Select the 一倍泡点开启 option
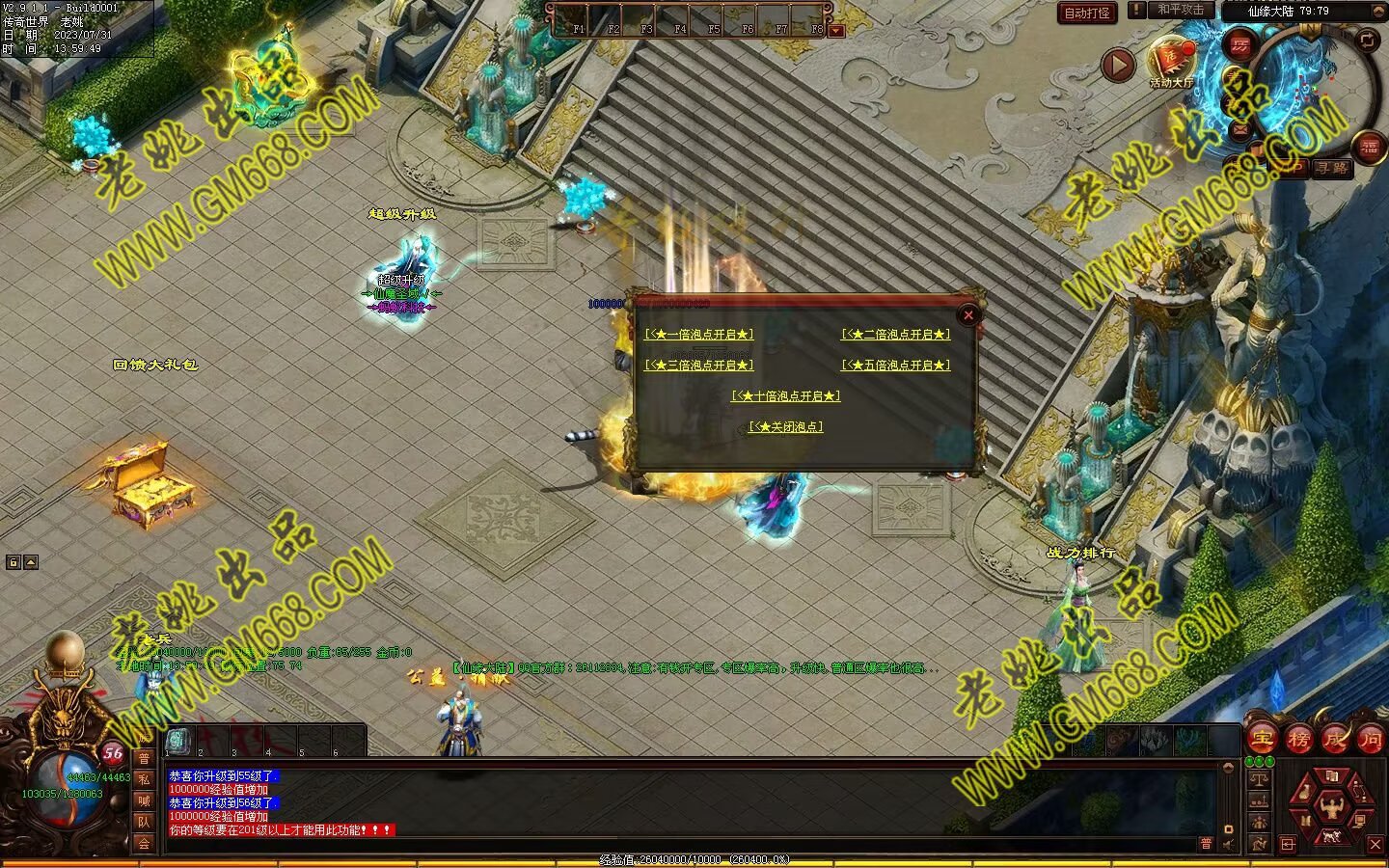 (x=699, y=335)
